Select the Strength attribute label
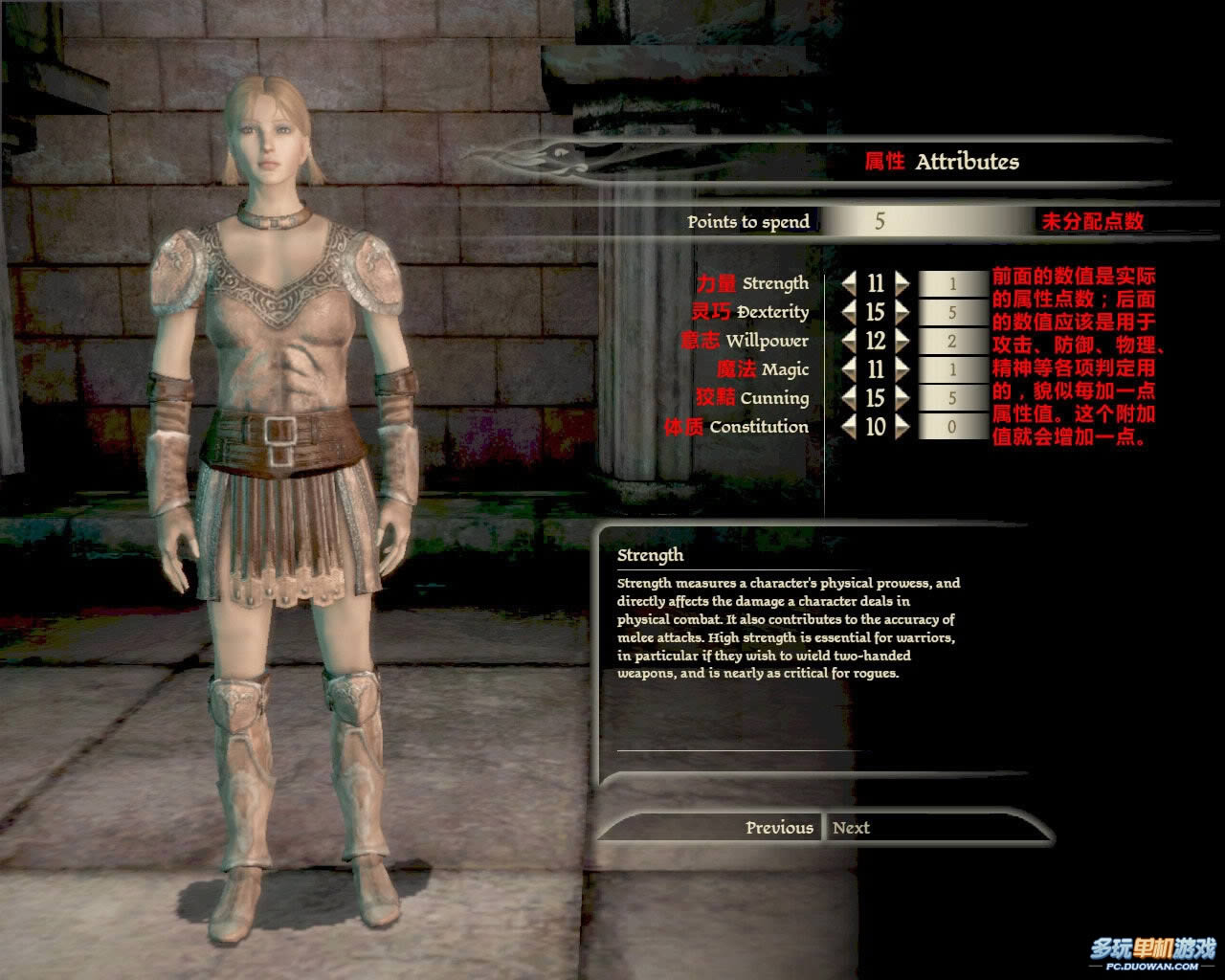1225x980 pixels. pos(775,283)
